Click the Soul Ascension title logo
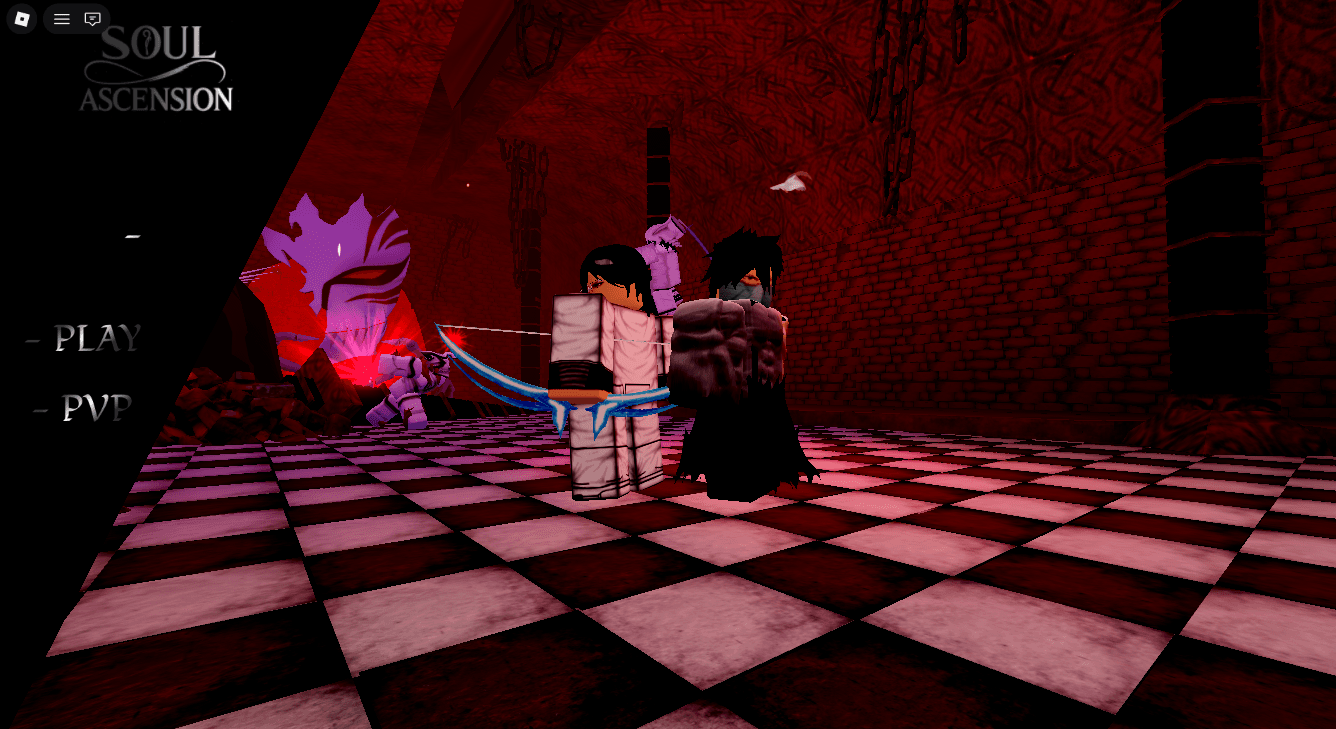Viewport: 1336px width, 729px height. (156, 68)
